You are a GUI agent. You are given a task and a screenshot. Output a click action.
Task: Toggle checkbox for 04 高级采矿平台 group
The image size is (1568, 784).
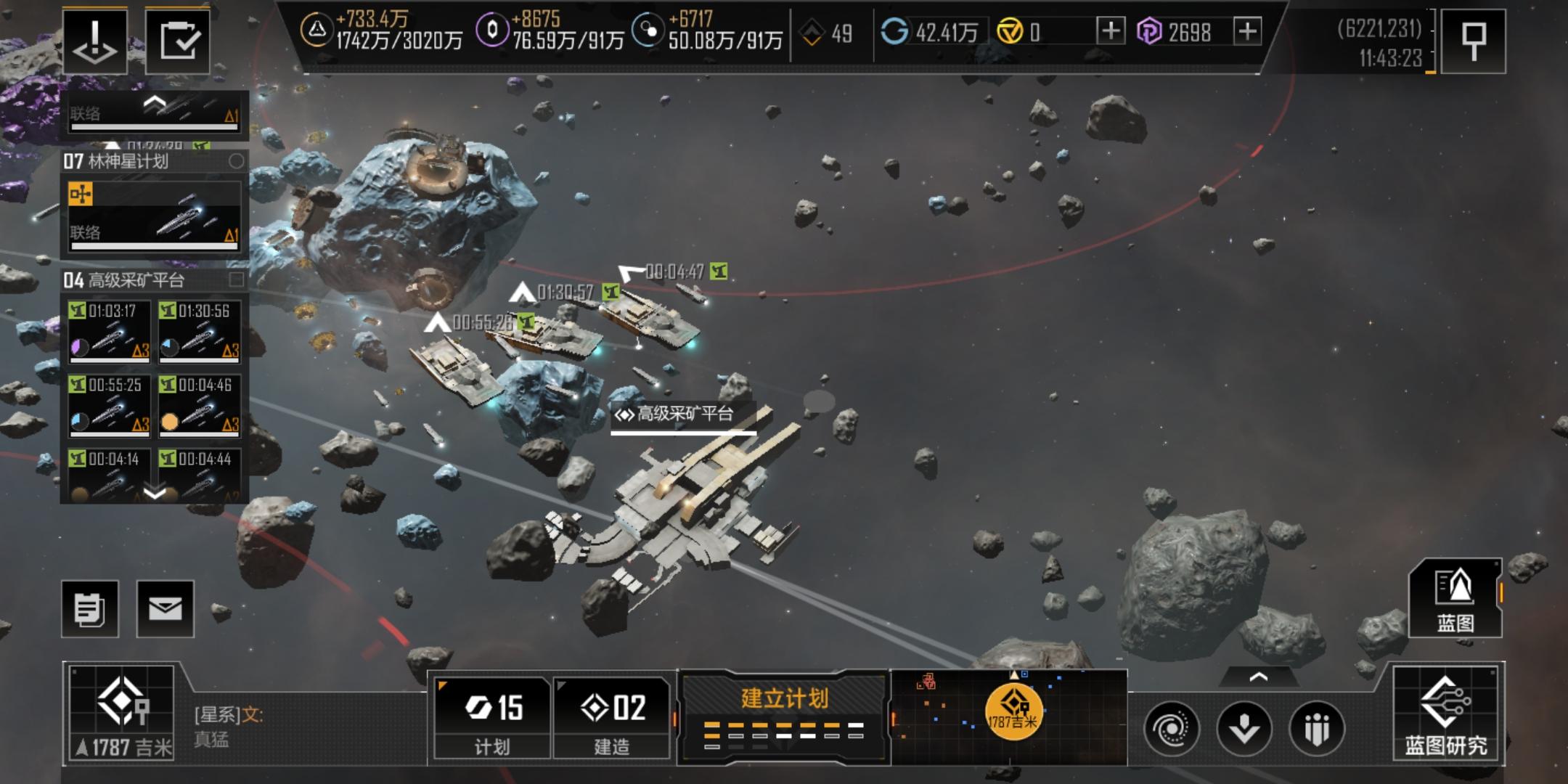[236, 279]
